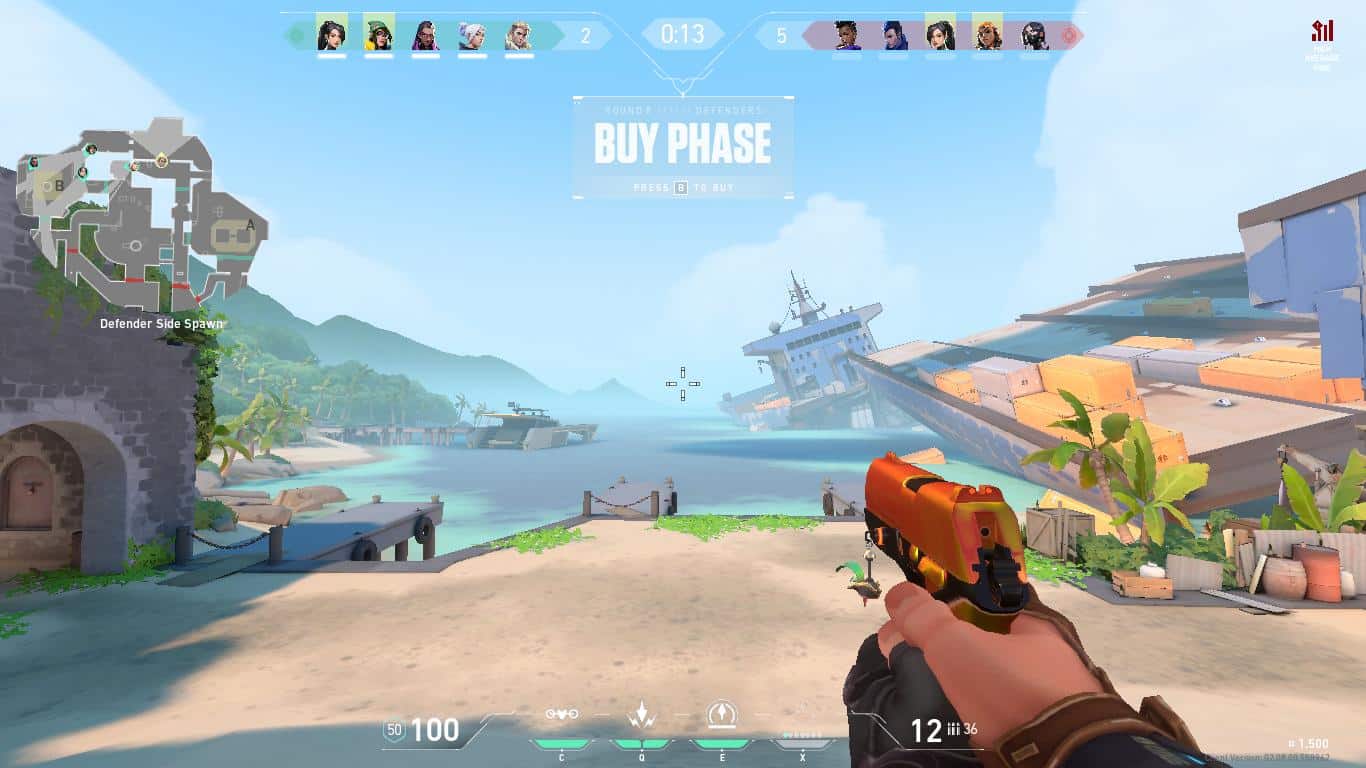Viewport: 1366px width, 768px height.
Task: Click the BUY PHASE banner
Action: [x=683, y=143]
